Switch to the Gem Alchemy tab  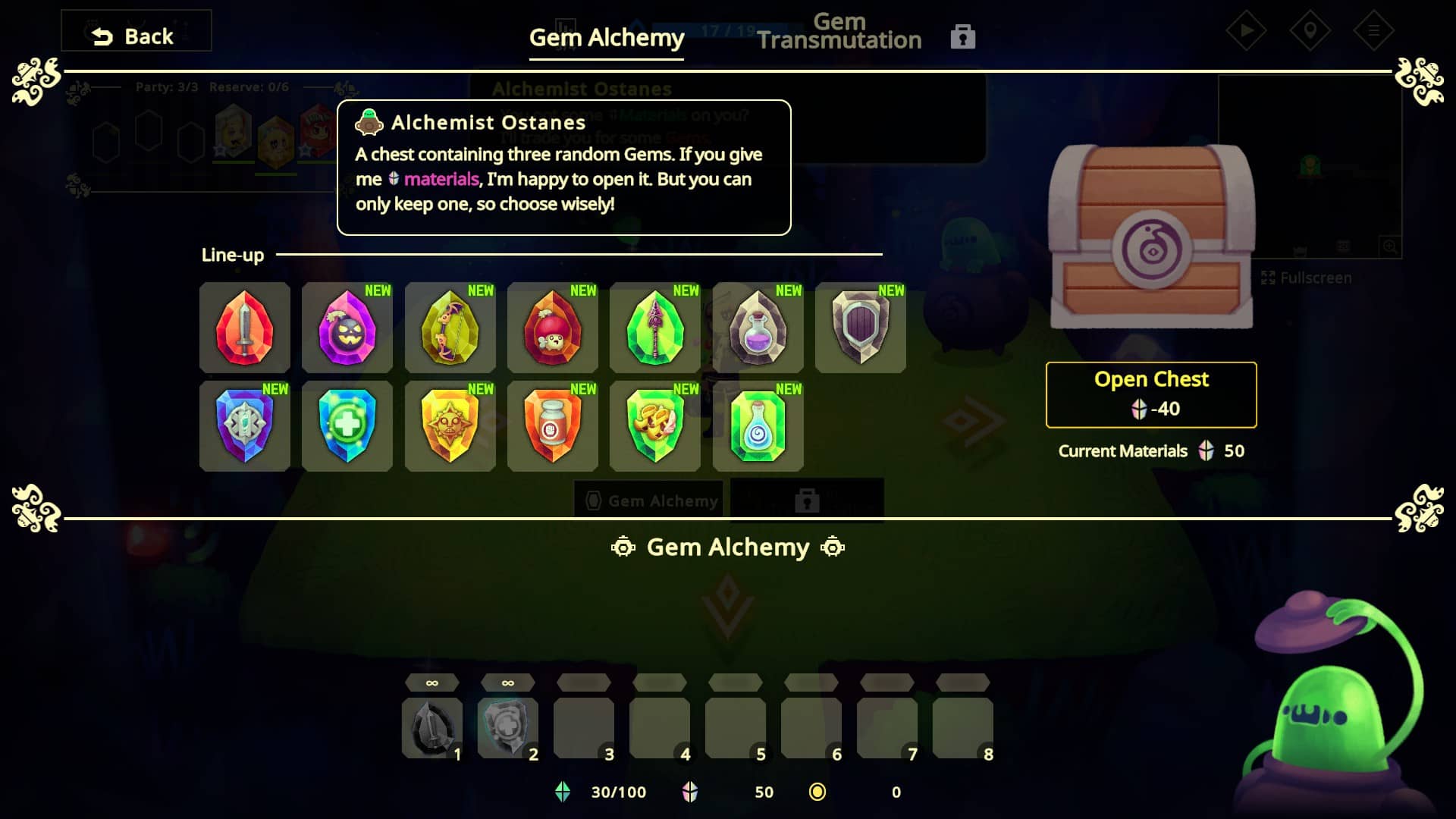pyautogui.click(x=606, y=37)
